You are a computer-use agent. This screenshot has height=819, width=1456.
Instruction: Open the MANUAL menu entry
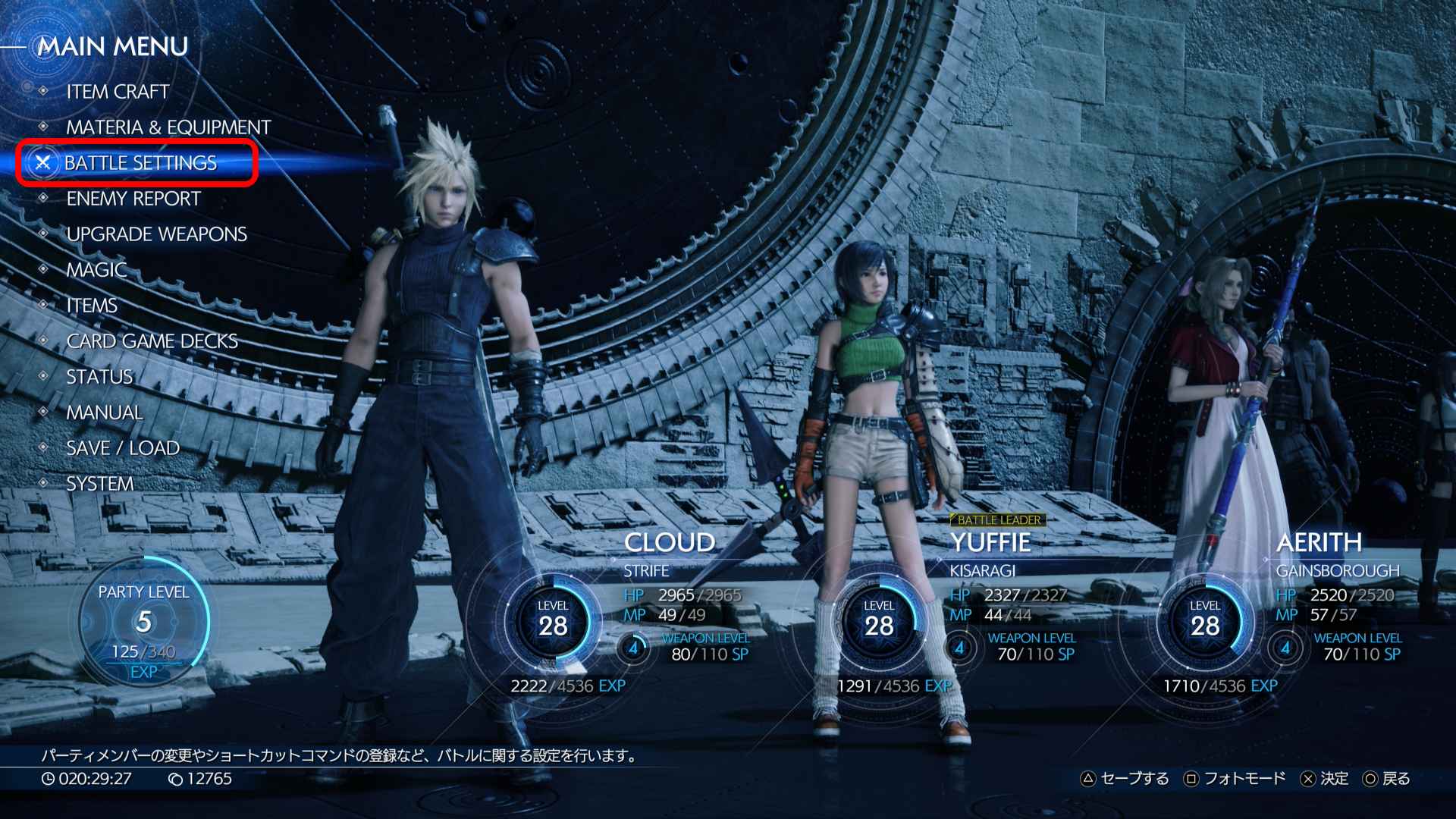[x=104, y=412]
